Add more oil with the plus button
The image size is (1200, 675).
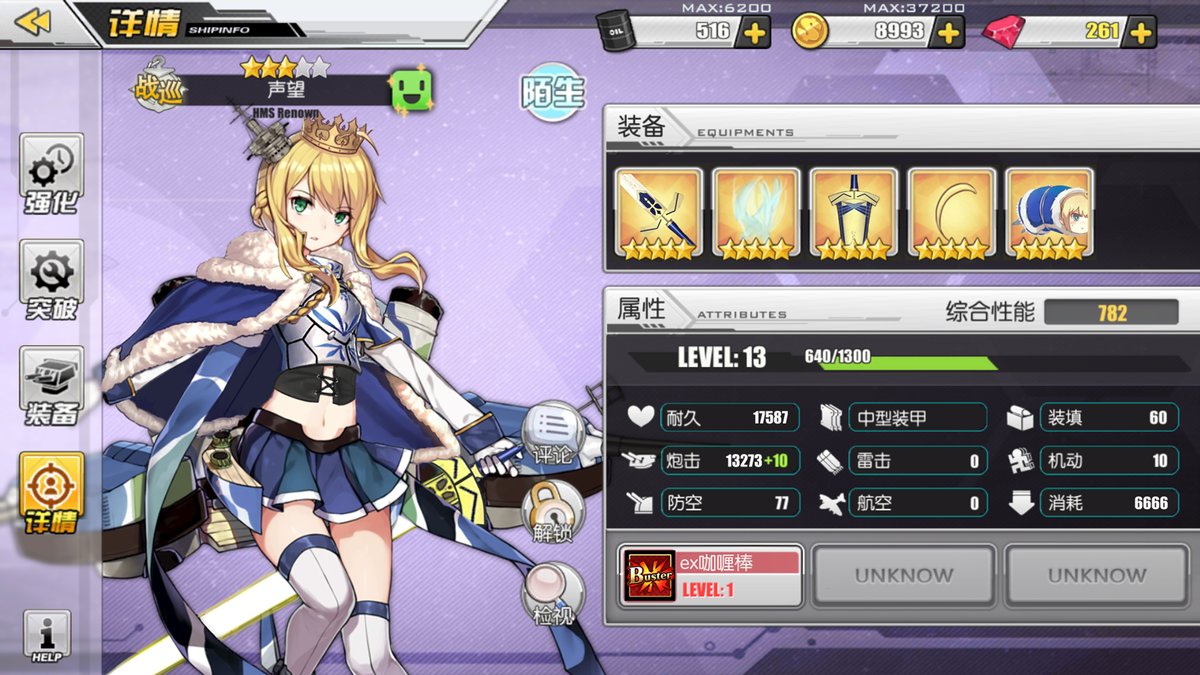[x=753, y=32]
